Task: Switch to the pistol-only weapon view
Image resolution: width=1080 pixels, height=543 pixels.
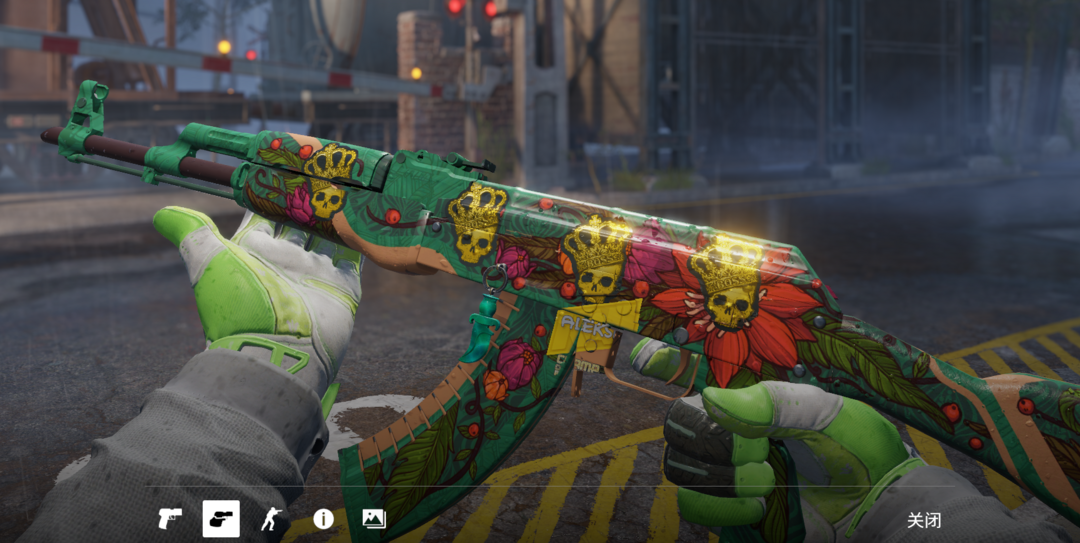Action: click(x=170, y=519)
